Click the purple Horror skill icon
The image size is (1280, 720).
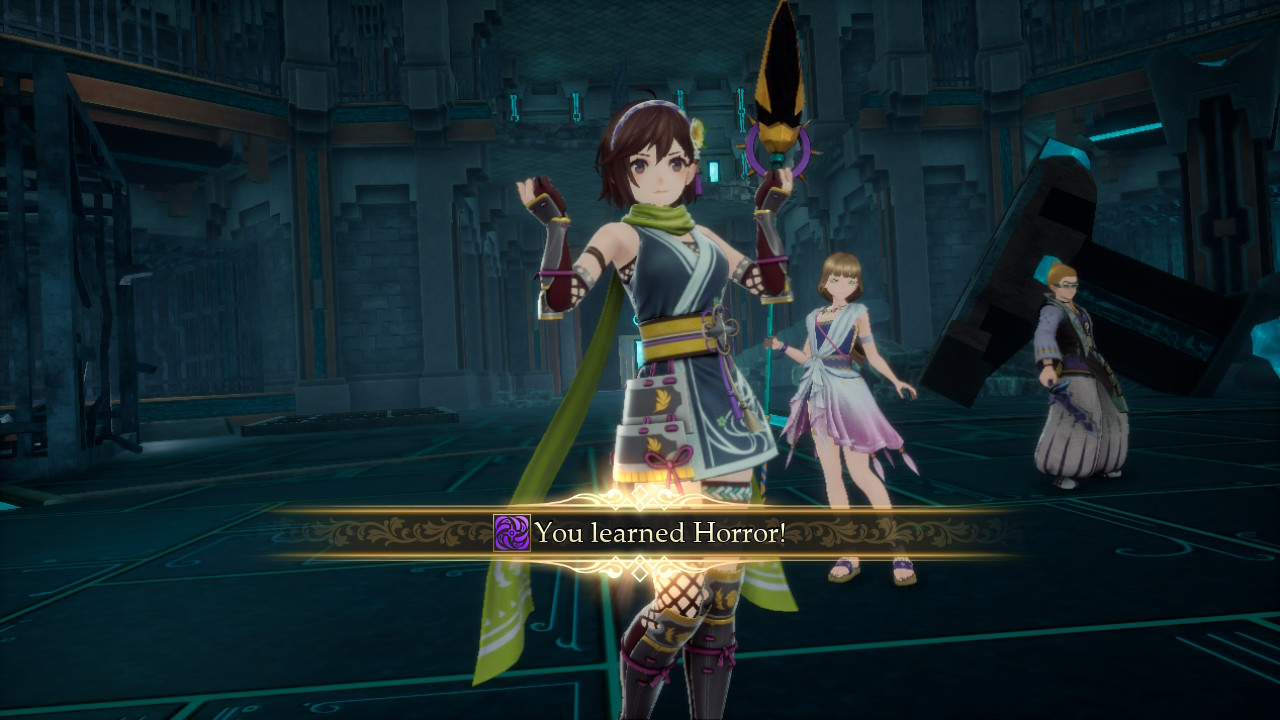(512, 533)
